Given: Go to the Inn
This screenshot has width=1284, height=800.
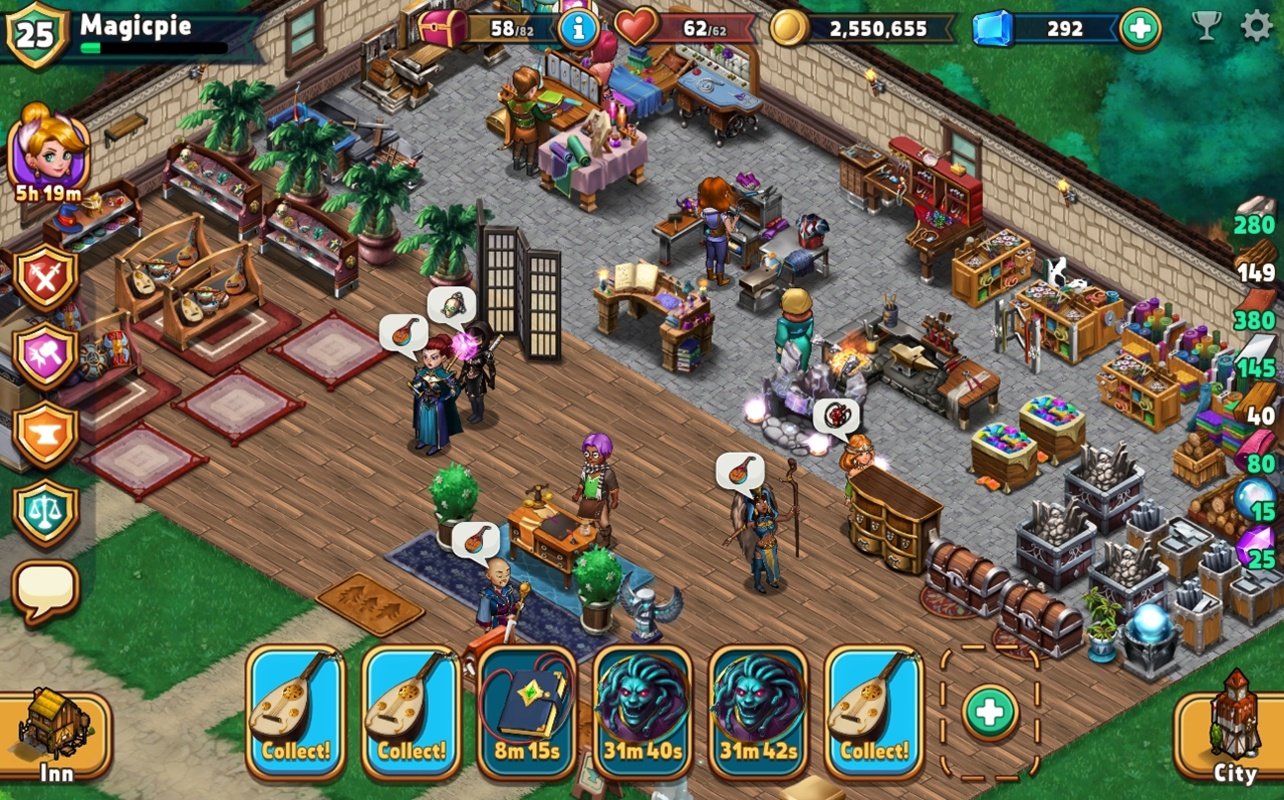Looking at the screenshot, I should click(55, 735).
